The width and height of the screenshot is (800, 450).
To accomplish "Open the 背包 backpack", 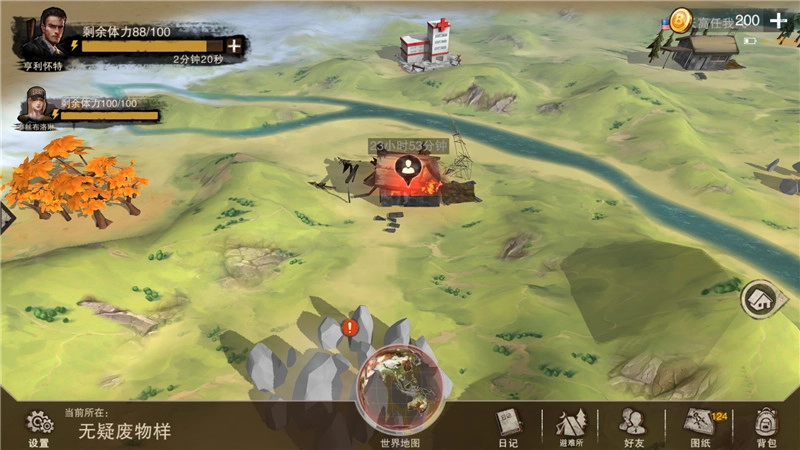I will pos(766,424).
